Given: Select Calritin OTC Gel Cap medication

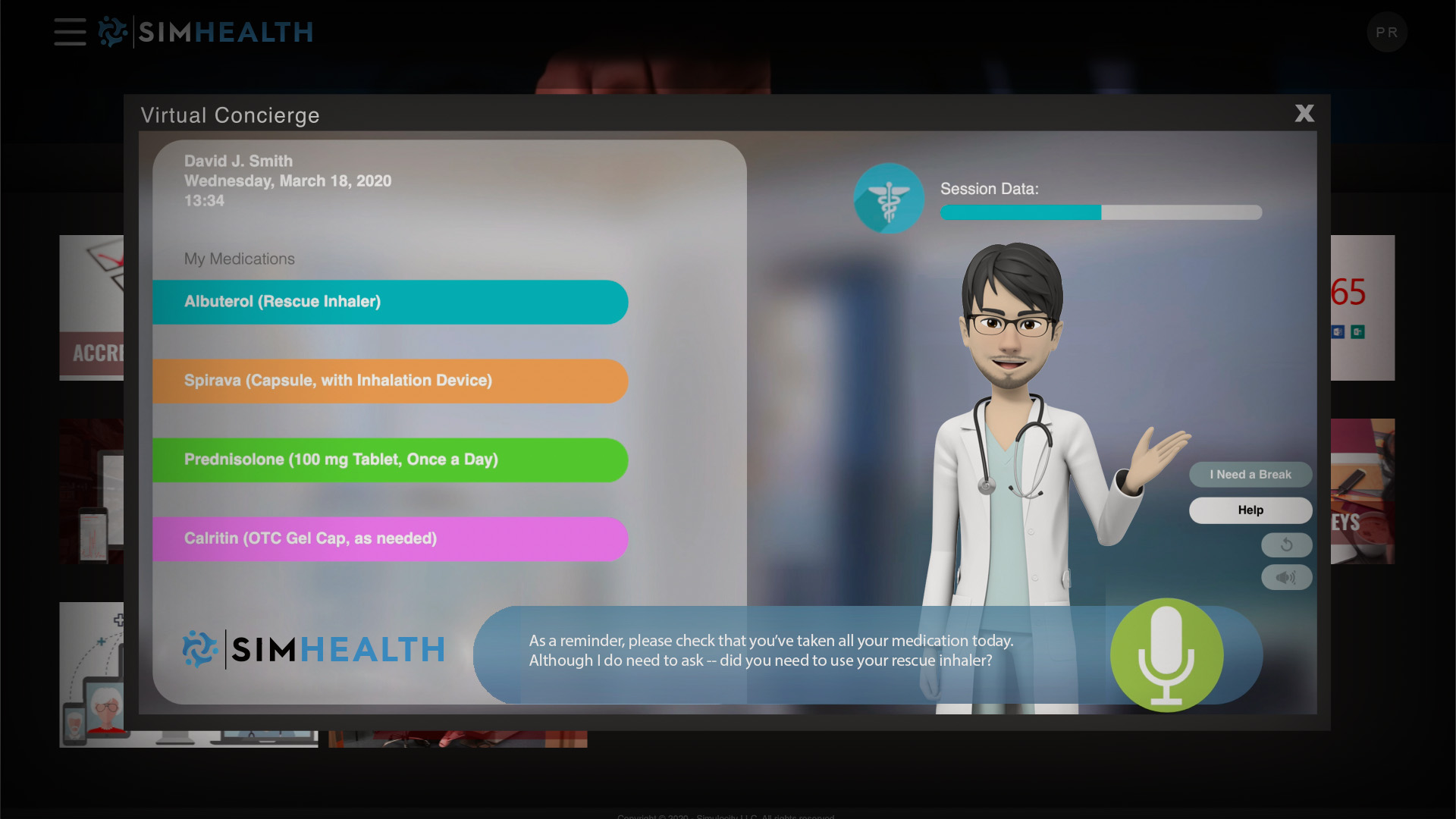Looking at the screenshot, I should [390, 538].
